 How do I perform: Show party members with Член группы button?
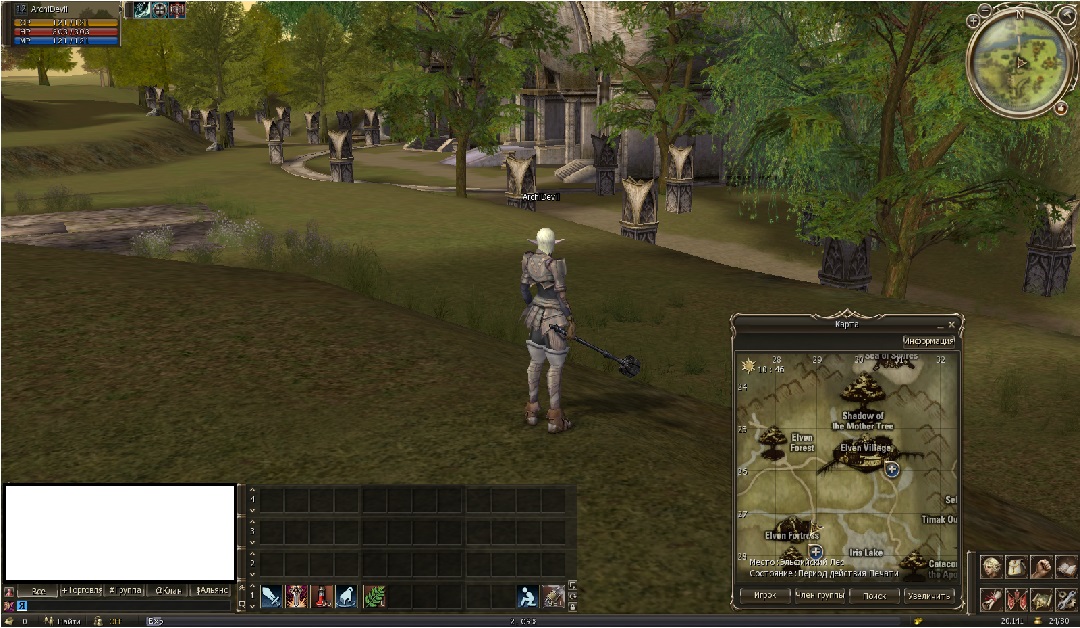pos(819,596)
